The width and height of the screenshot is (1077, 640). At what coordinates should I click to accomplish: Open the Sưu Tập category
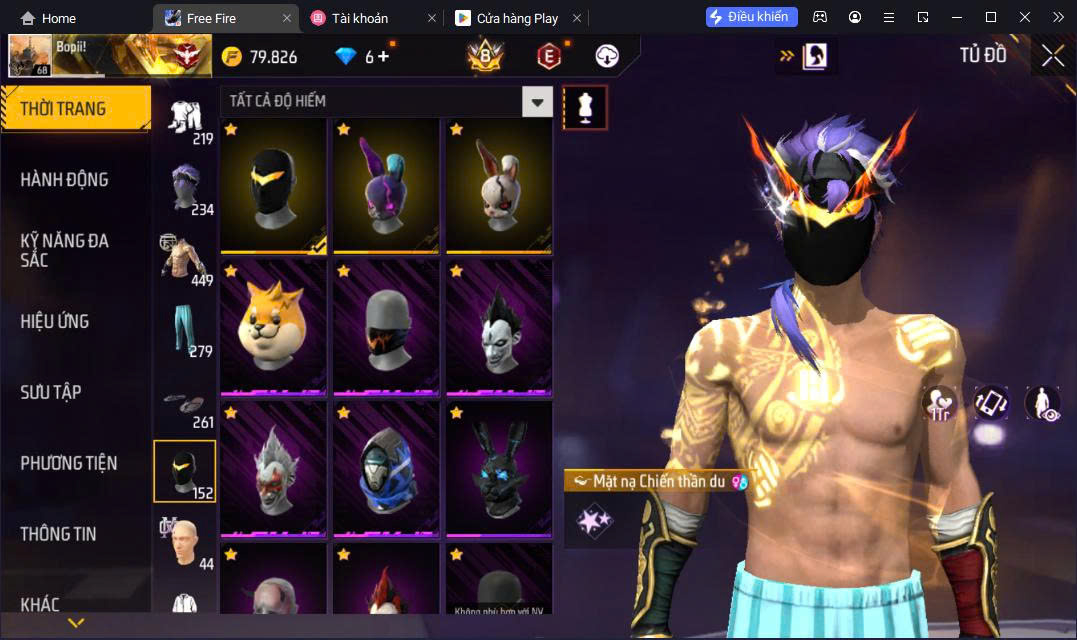coord(51,392)
